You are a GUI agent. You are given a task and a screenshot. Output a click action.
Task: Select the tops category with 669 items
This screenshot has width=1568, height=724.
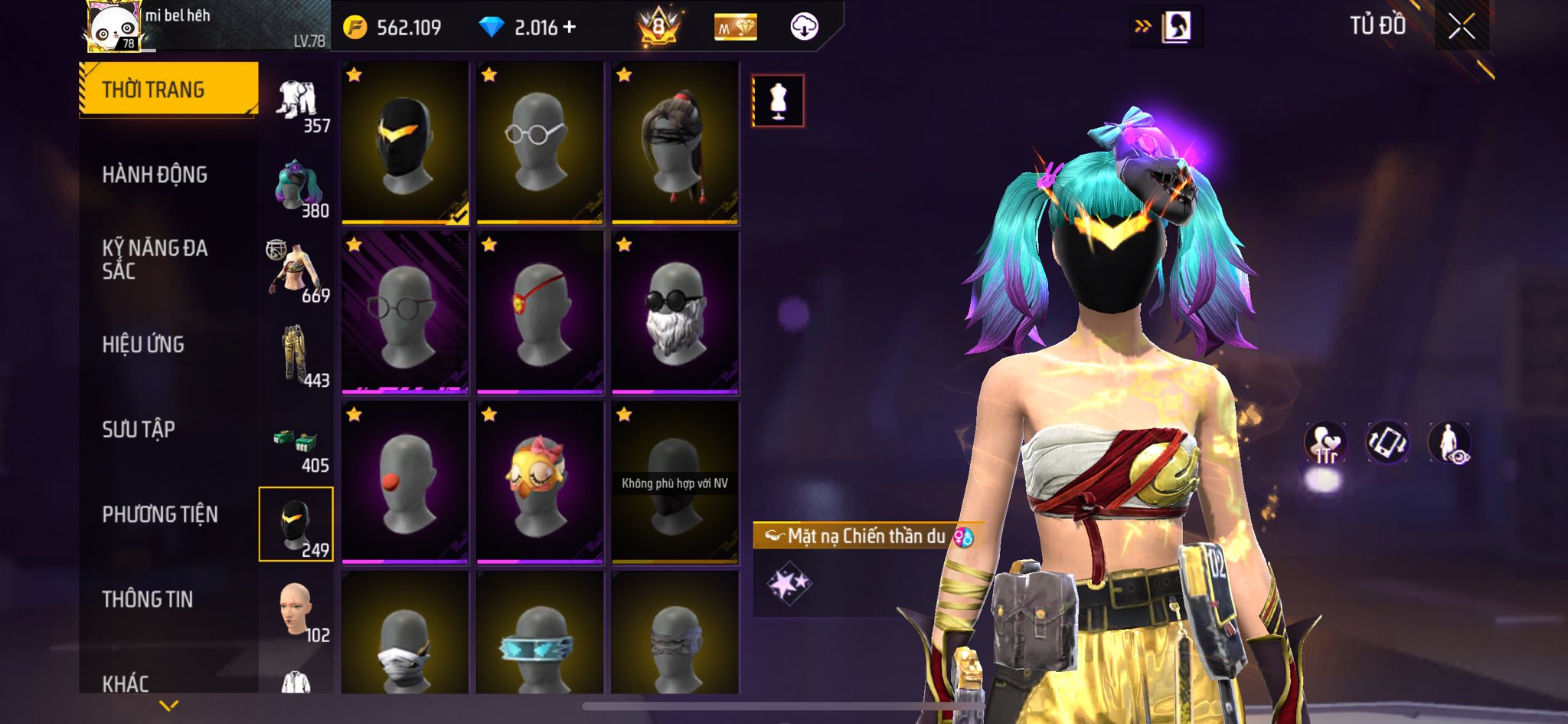(297, 271)
